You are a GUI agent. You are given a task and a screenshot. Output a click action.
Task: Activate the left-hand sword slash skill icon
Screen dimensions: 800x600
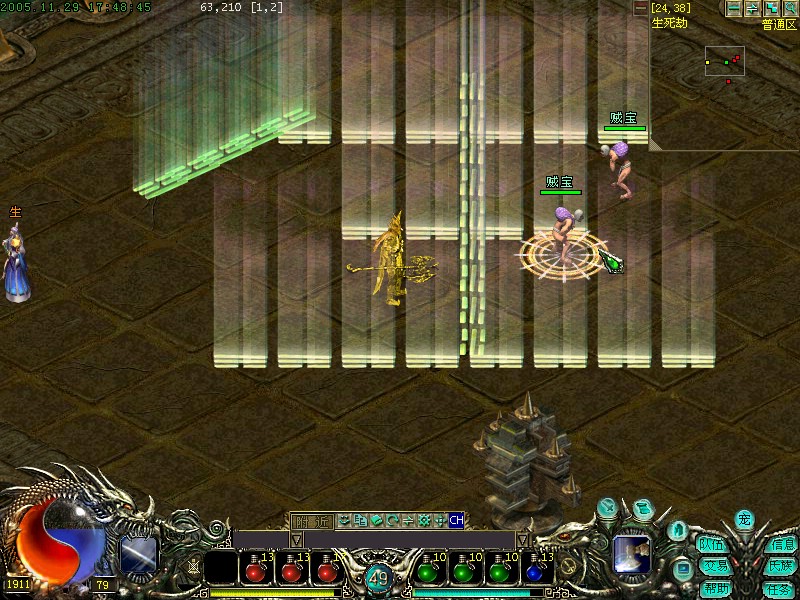tap(138, 554)
